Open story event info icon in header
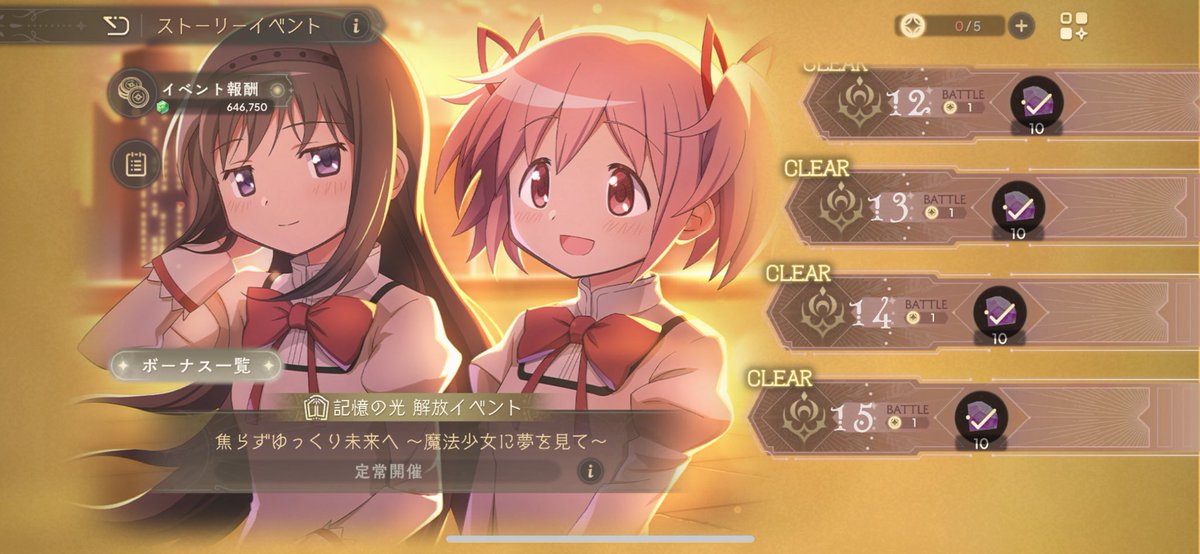This screenshot has width=1200, height=554. (356, 26)
